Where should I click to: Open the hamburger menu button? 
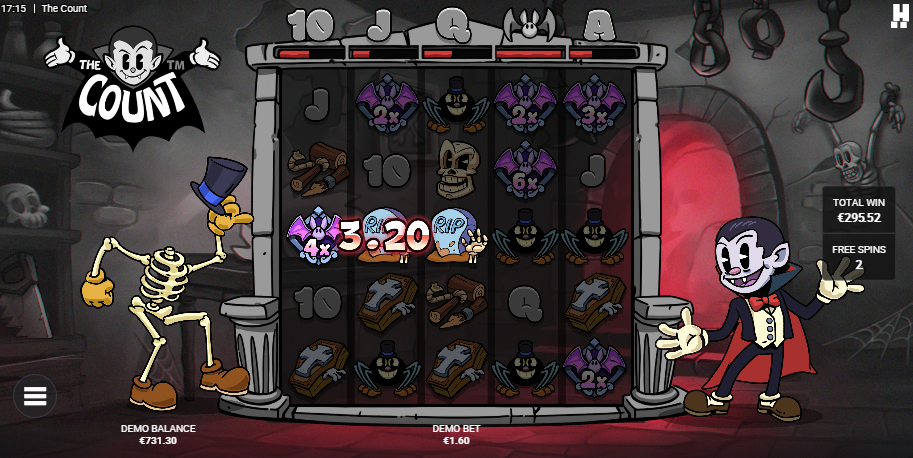(x=35, y=396)
